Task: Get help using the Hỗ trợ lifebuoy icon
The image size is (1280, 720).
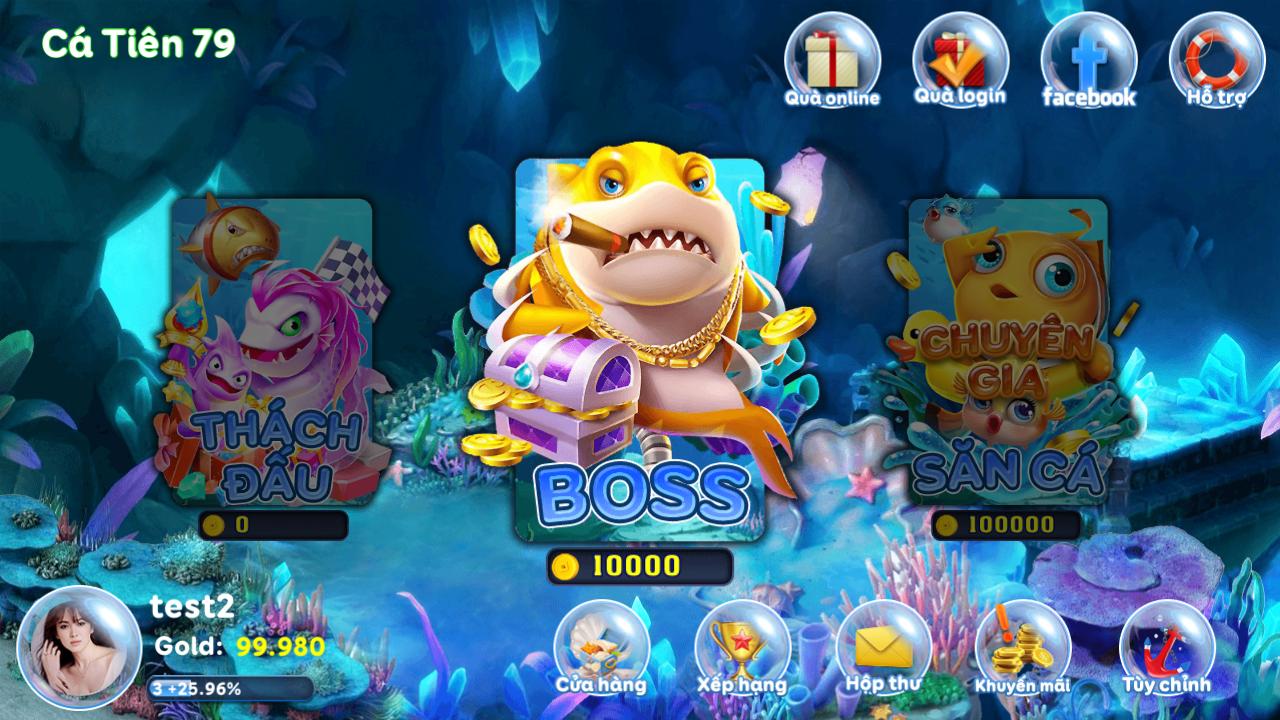Action: (1213, 60)
